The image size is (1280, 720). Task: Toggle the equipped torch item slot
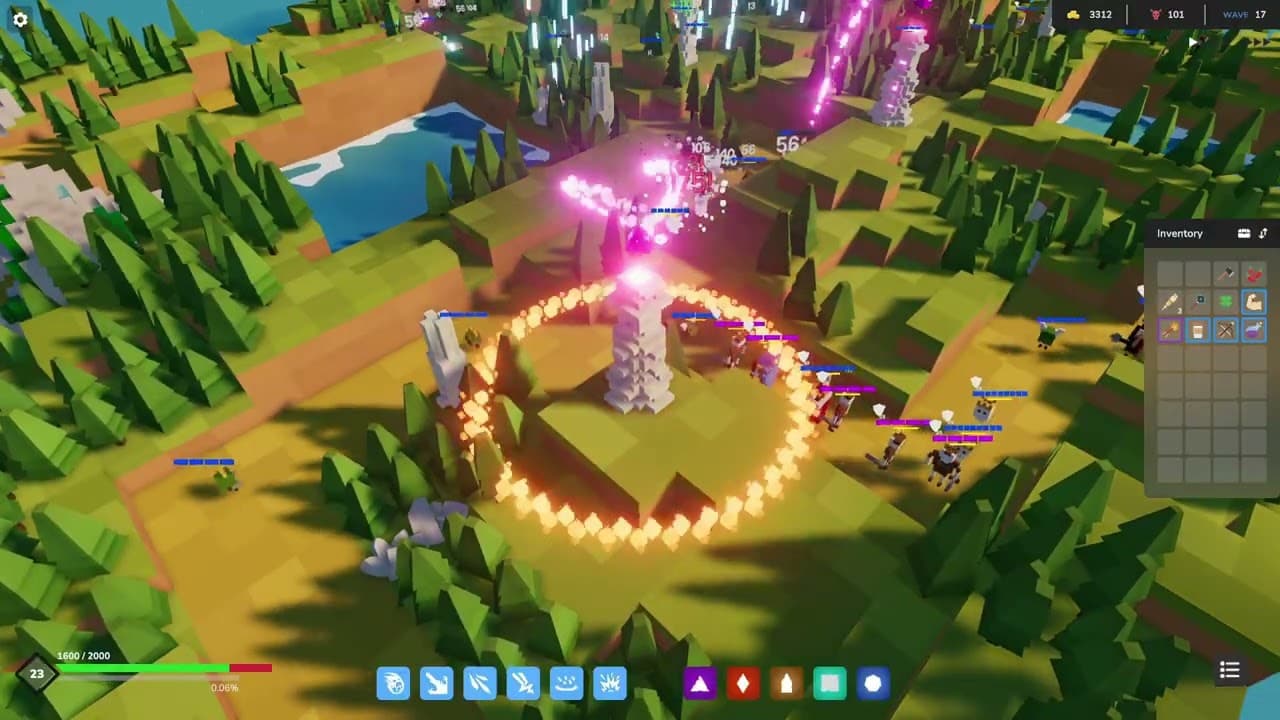(1170, 329)
